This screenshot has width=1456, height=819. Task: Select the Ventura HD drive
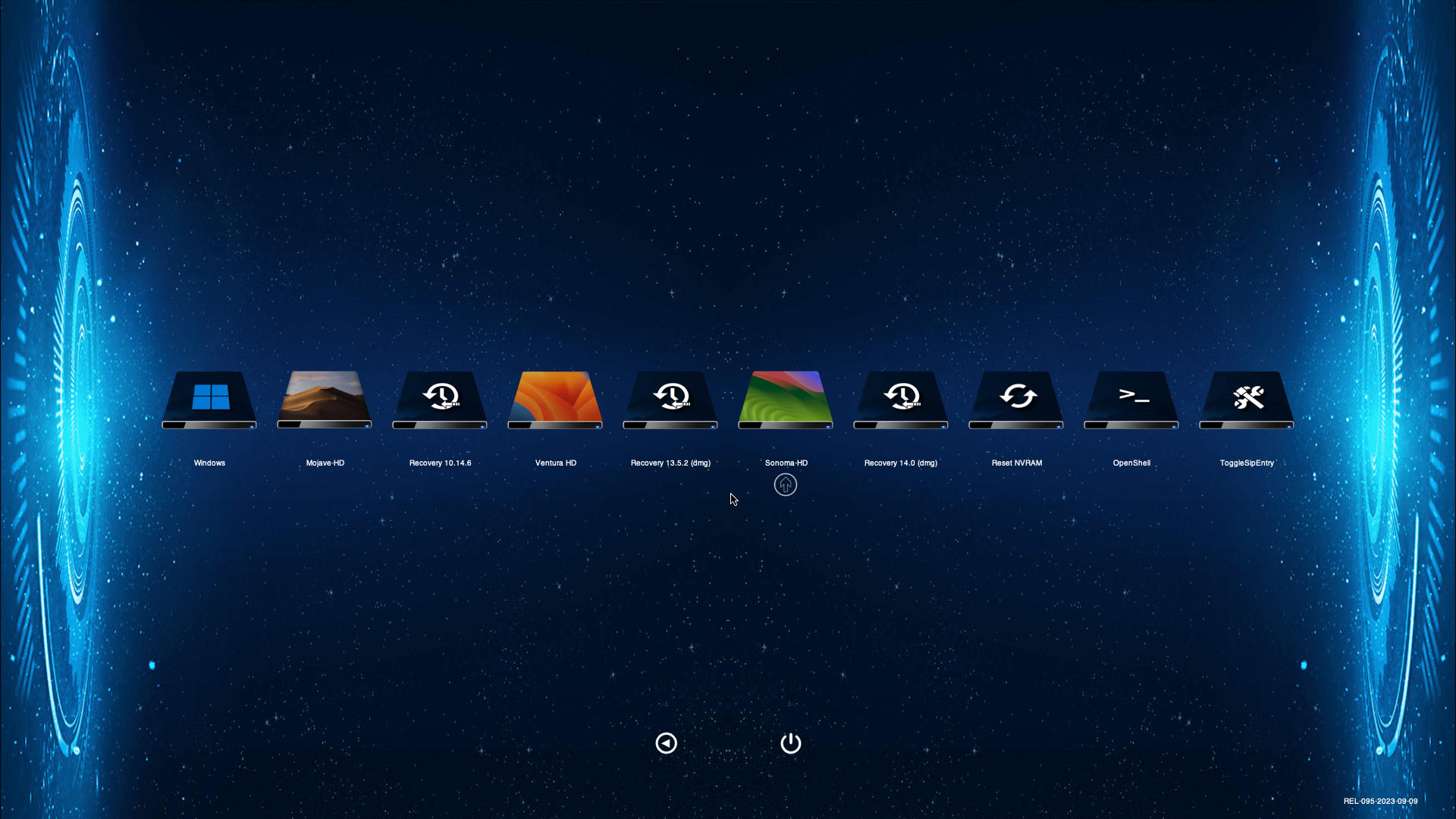point(555,400)
